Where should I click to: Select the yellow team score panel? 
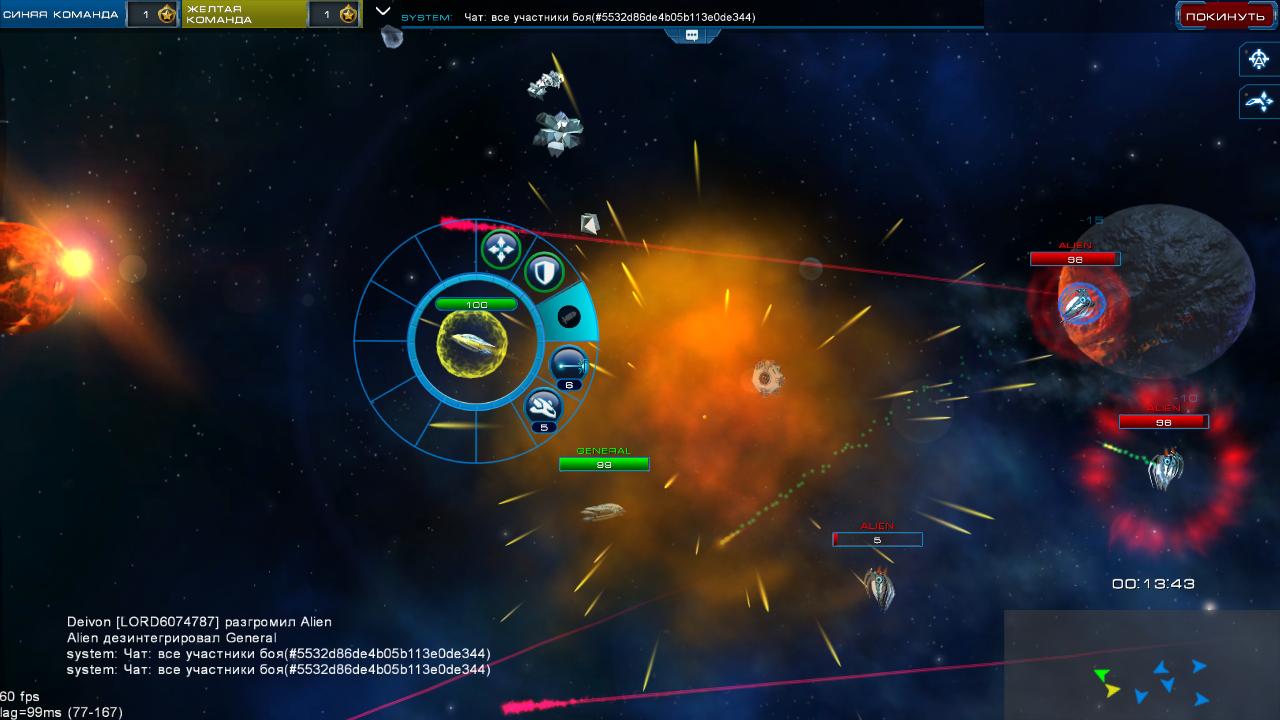271,14
